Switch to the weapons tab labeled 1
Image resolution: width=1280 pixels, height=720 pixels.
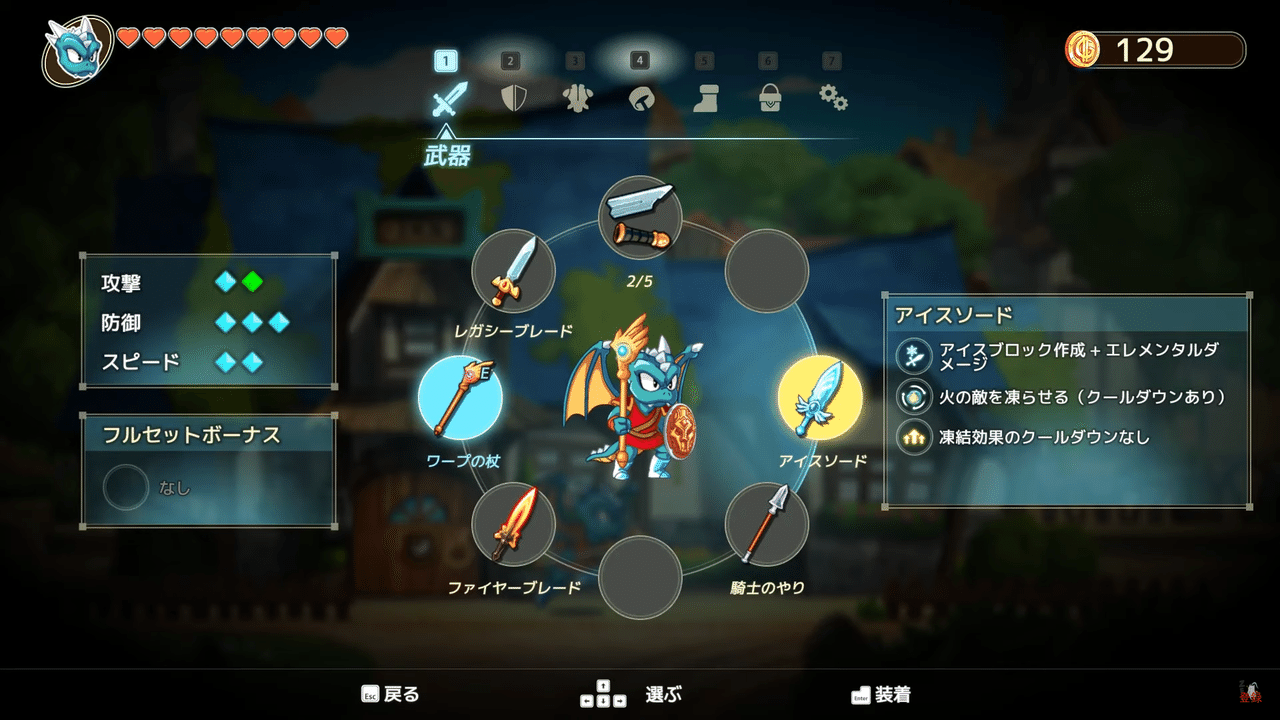pos(447,60)
